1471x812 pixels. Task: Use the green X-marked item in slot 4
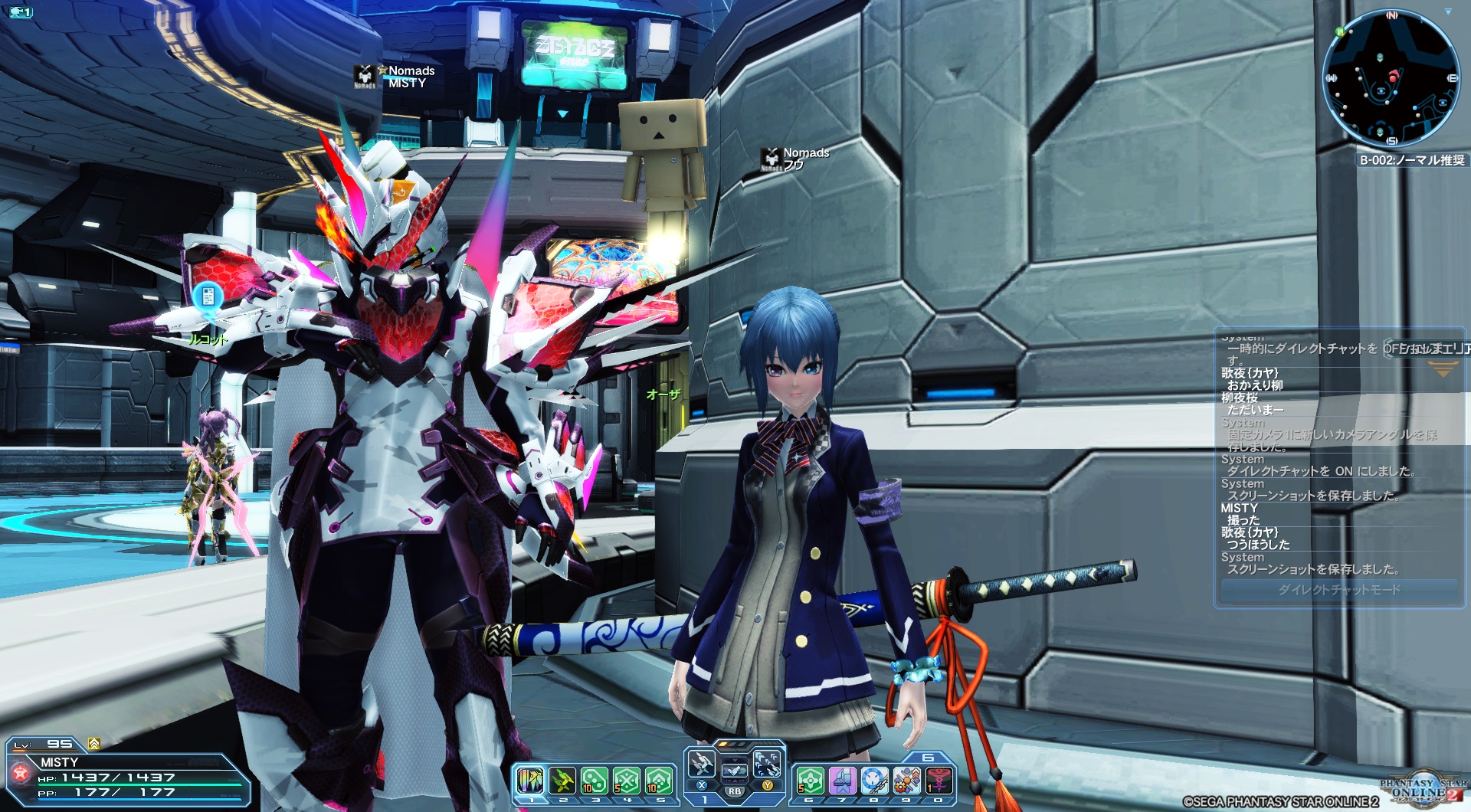[x=627, y=781]
